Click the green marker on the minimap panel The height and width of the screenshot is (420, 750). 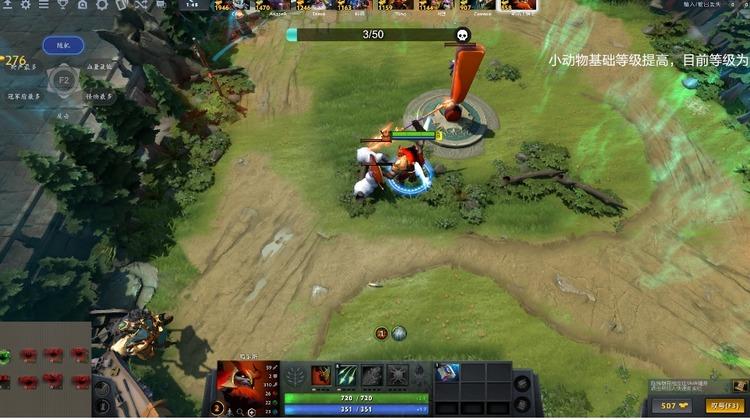click(8, 356)
